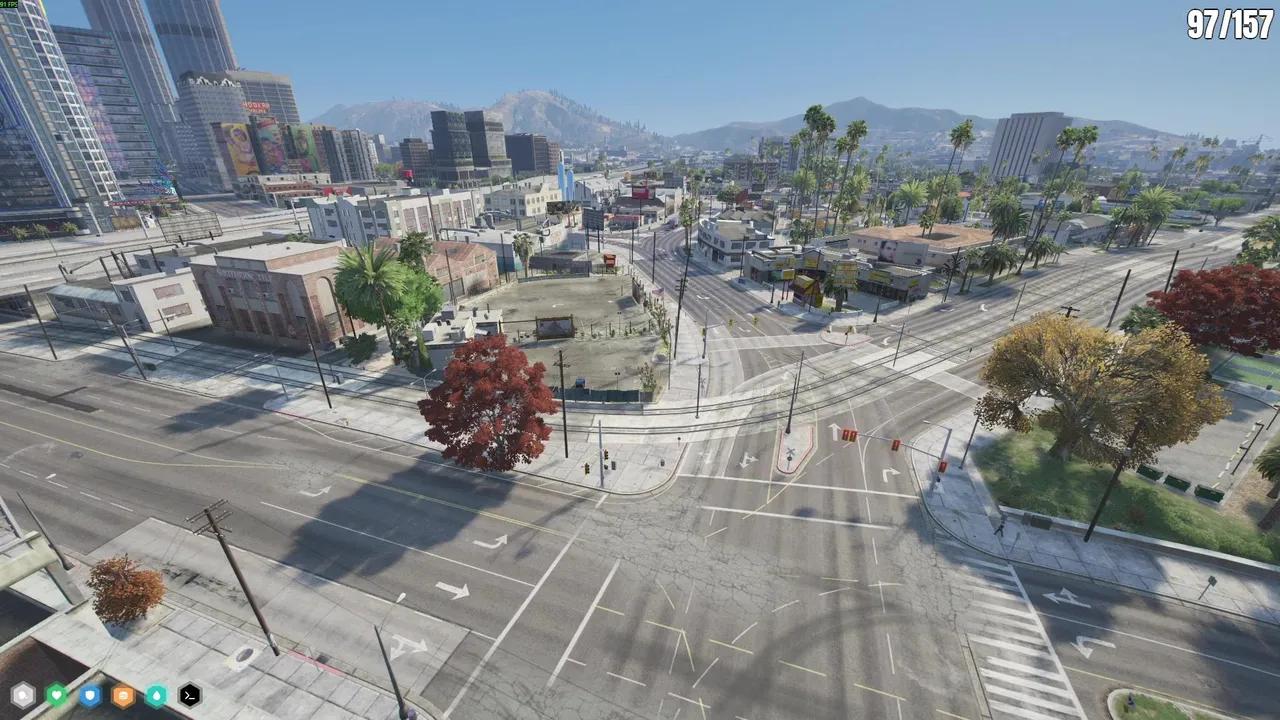Click the green 91 FPS counter

10,5
